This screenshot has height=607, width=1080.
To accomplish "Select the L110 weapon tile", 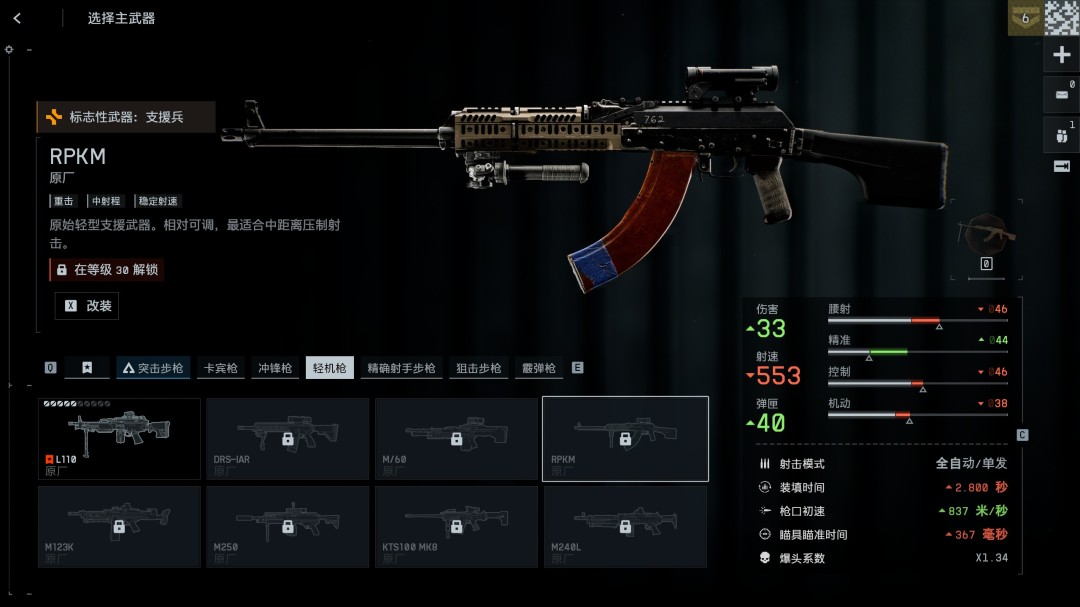I will click(119, 438).
